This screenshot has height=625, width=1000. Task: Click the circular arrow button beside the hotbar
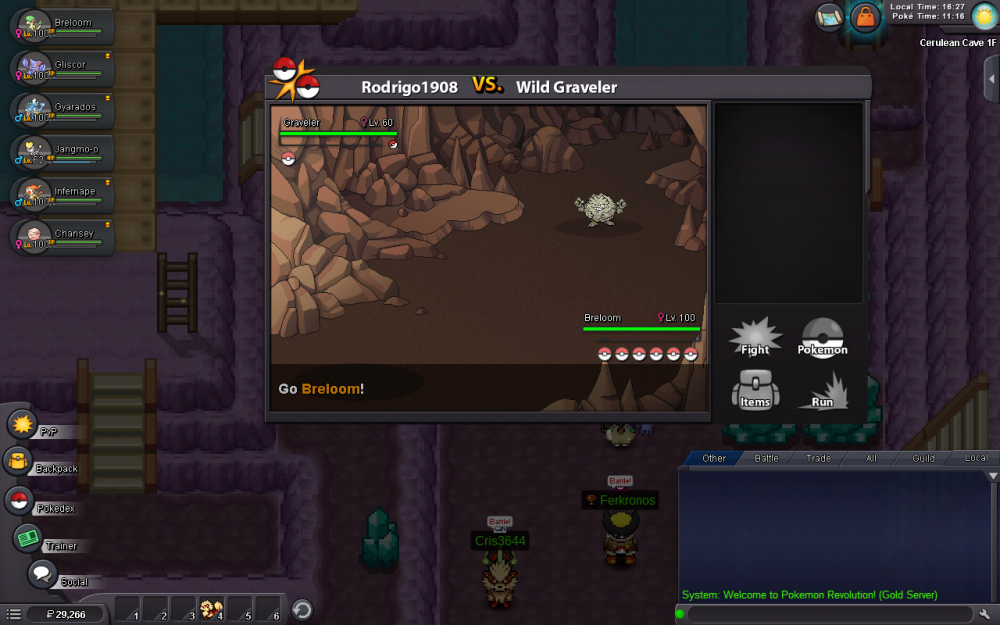click(x=302, y=609)
